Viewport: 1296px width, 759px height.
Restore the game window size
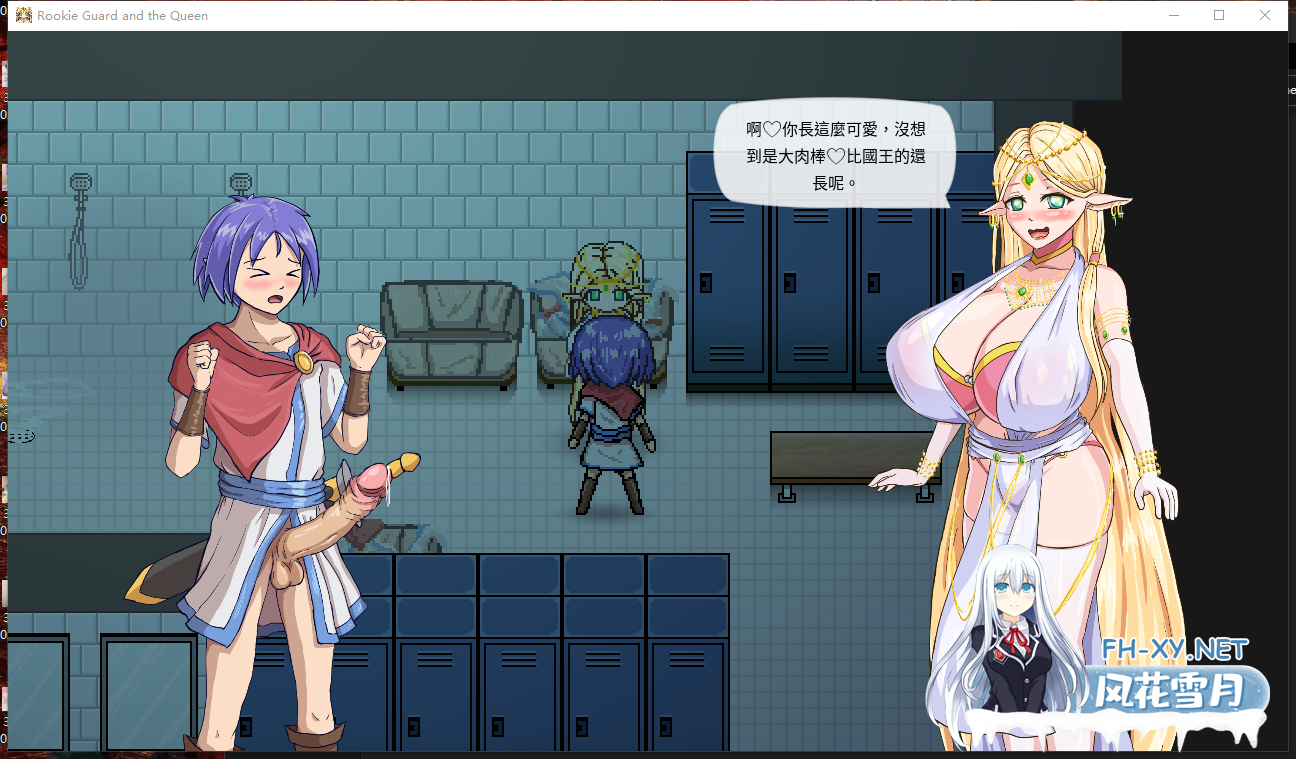coord(1219,14)
